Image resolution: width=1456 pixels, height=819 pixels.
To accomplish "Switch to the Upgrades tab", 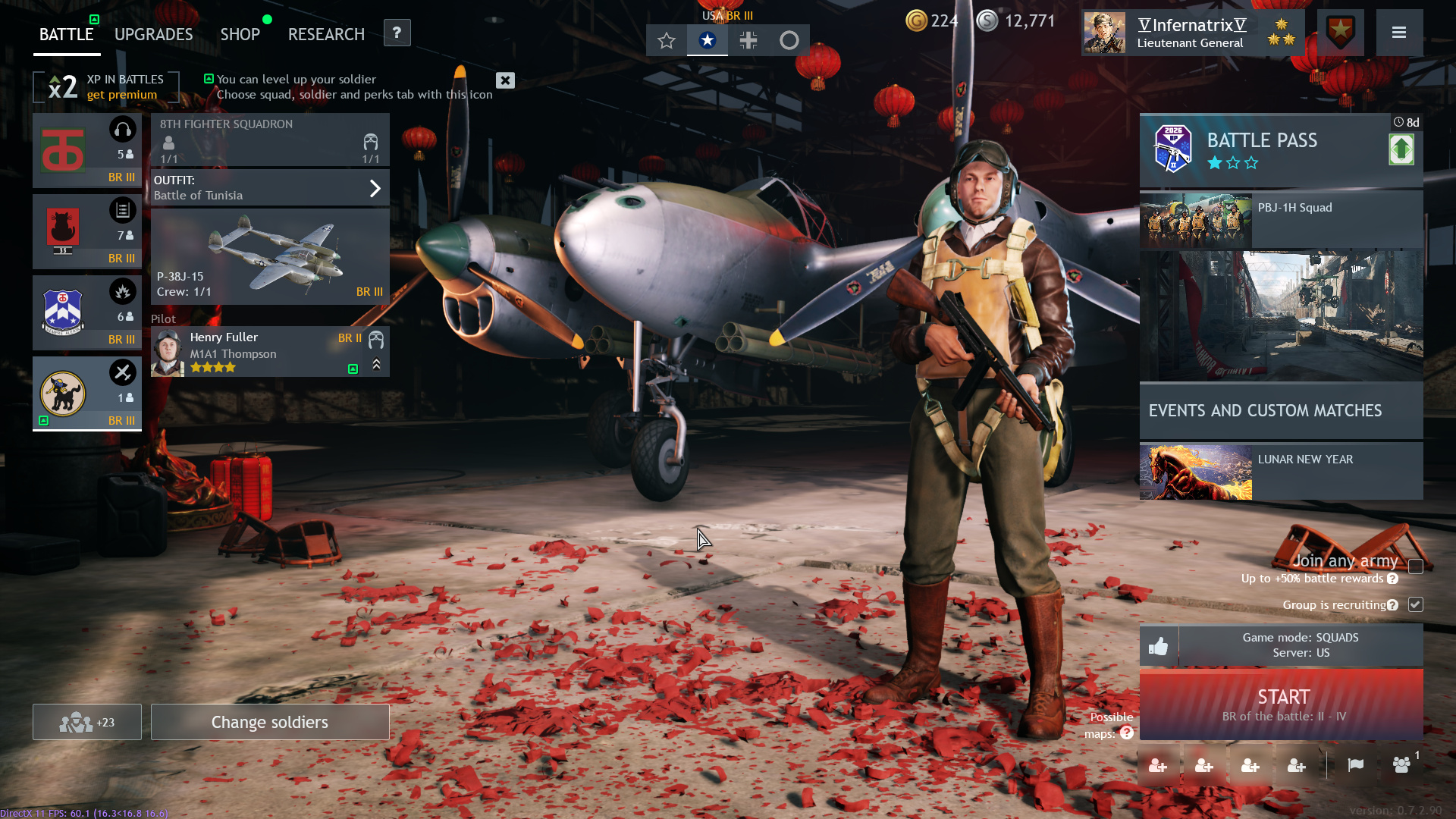I will 153,35.
